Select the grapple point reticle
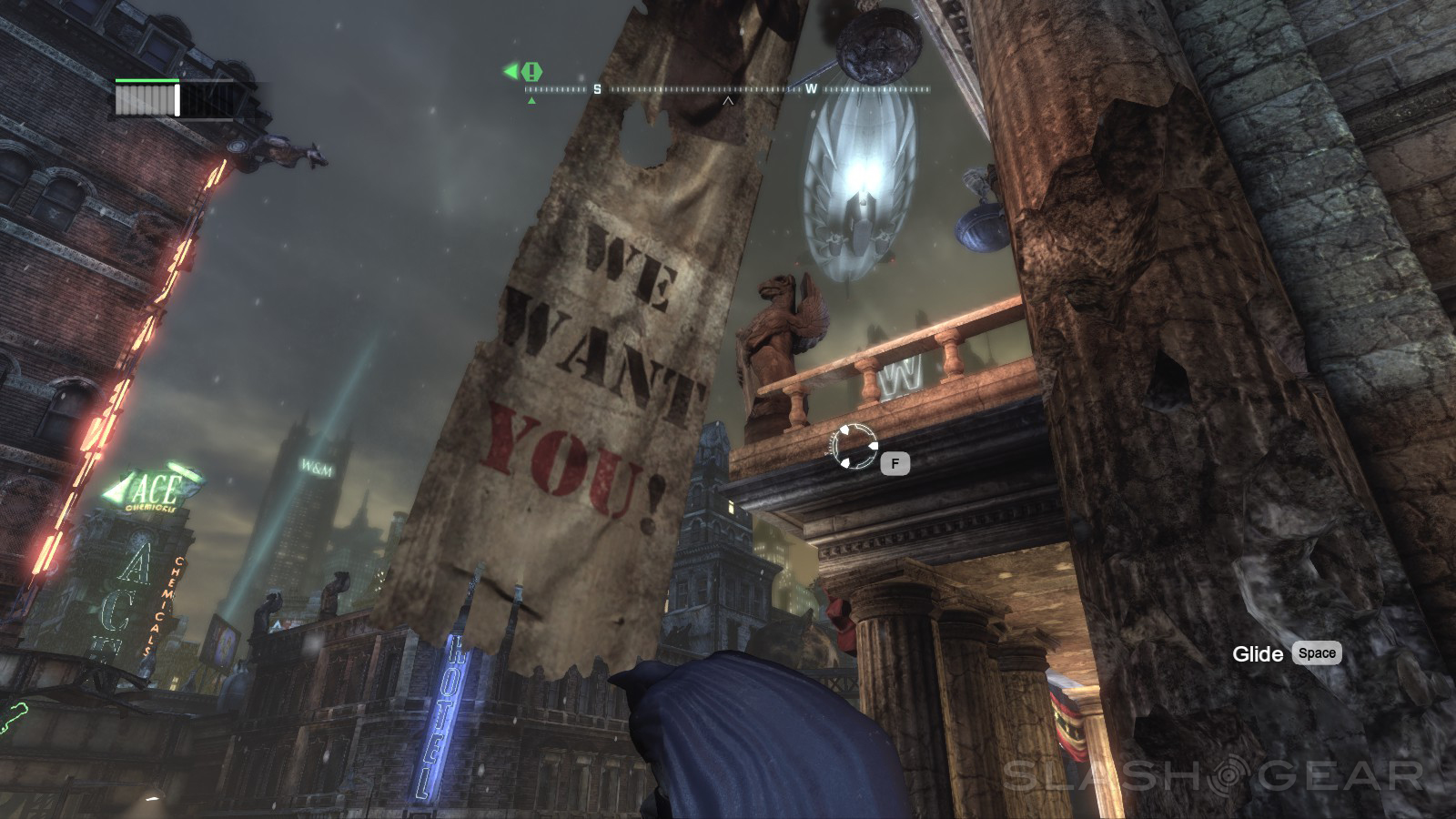Image resolution: width=1456 pixels, height=819 pixels. (x=854, y=446)
